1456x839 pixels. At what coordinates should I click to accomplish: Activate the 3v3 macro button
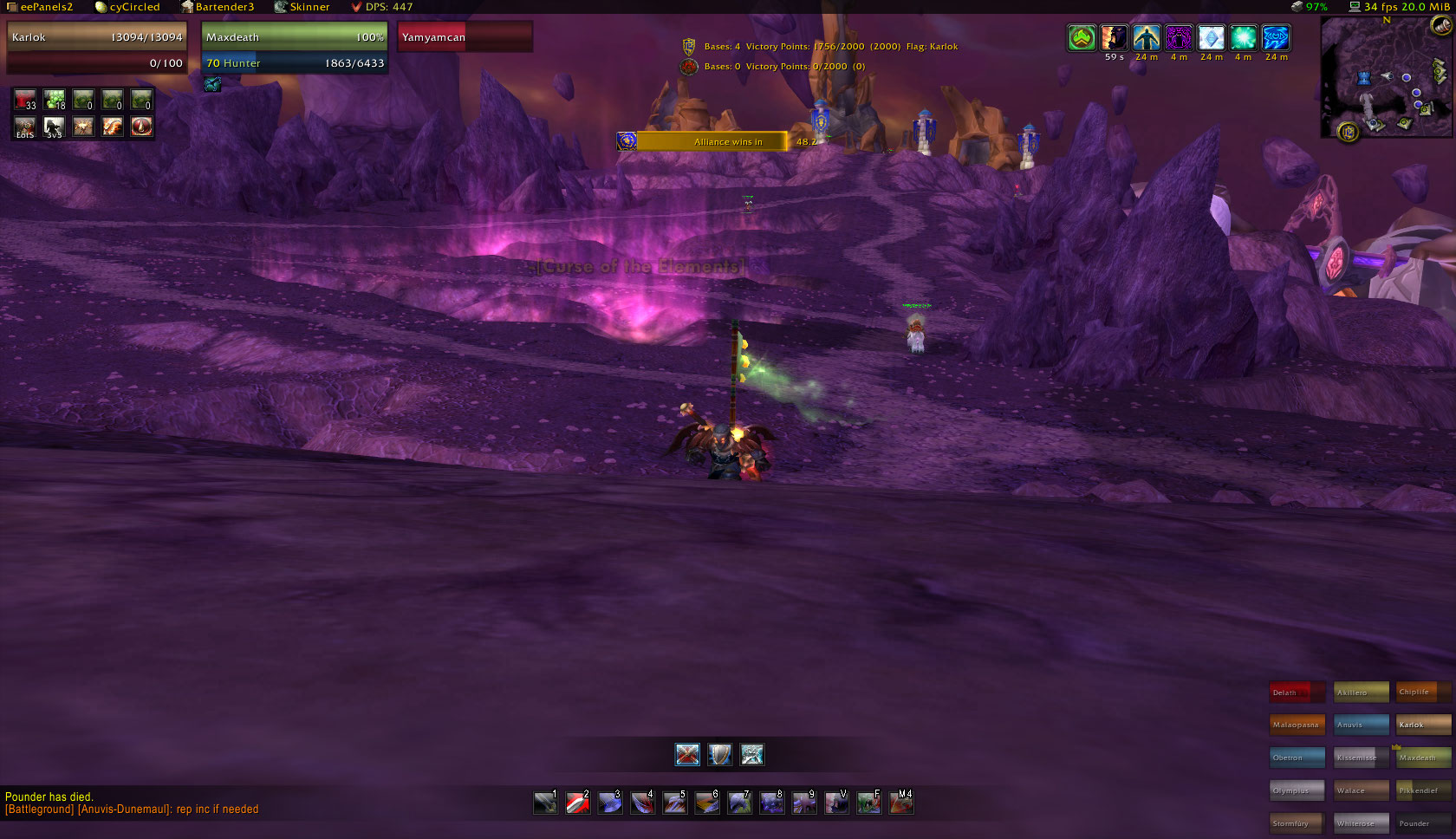pos(55,127)
